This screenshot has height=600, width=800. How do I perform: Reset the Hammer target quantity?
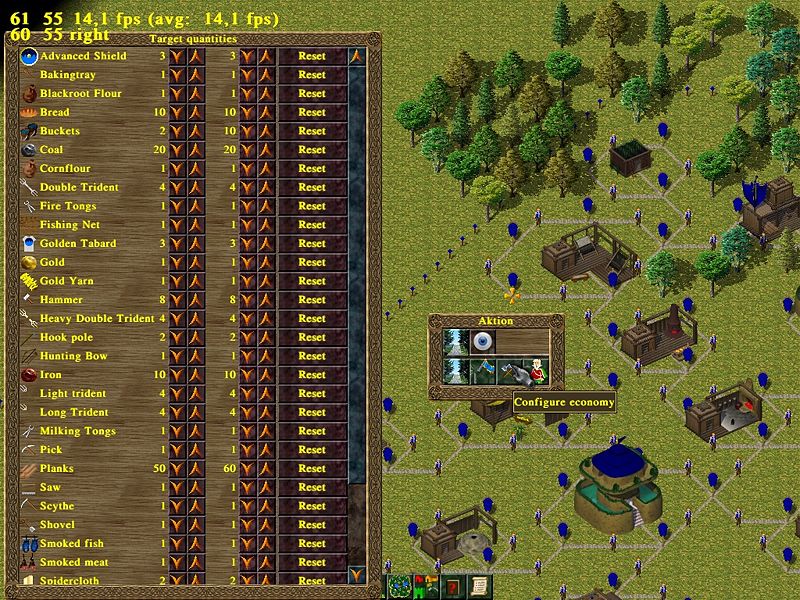point(311,300)
